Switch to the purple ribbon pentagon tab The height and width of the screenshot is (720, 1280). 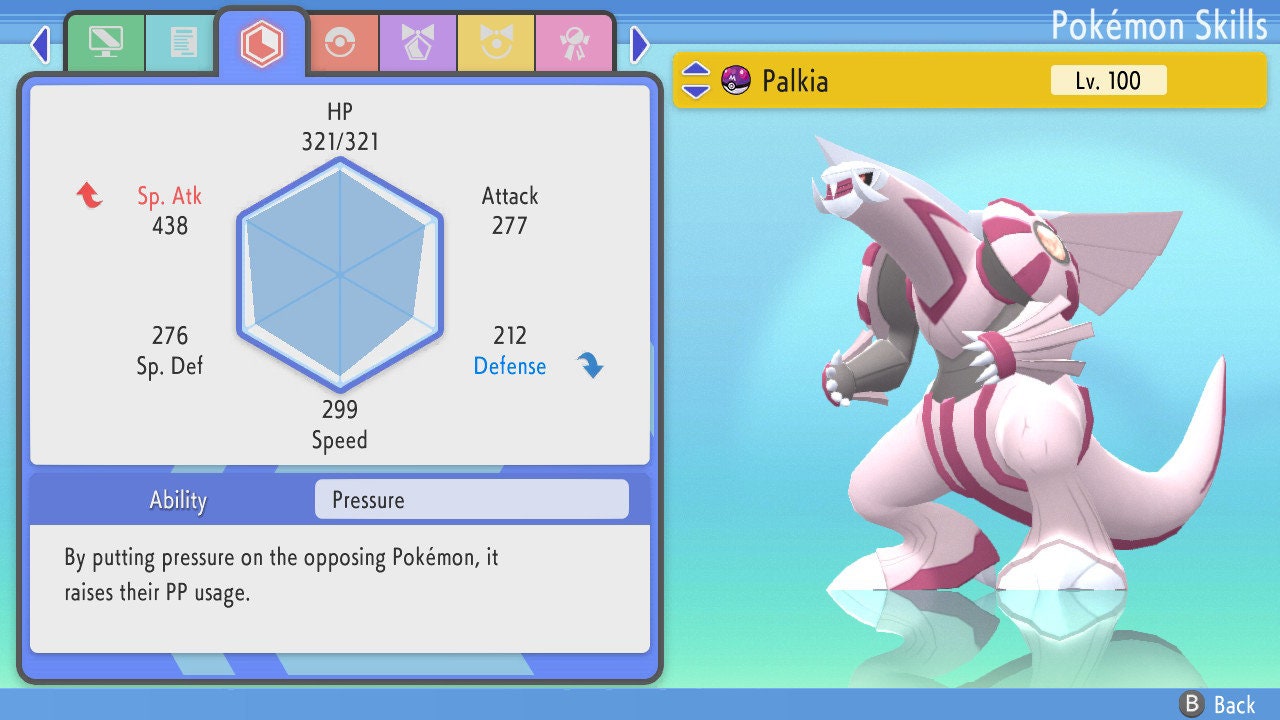[418, 42]
